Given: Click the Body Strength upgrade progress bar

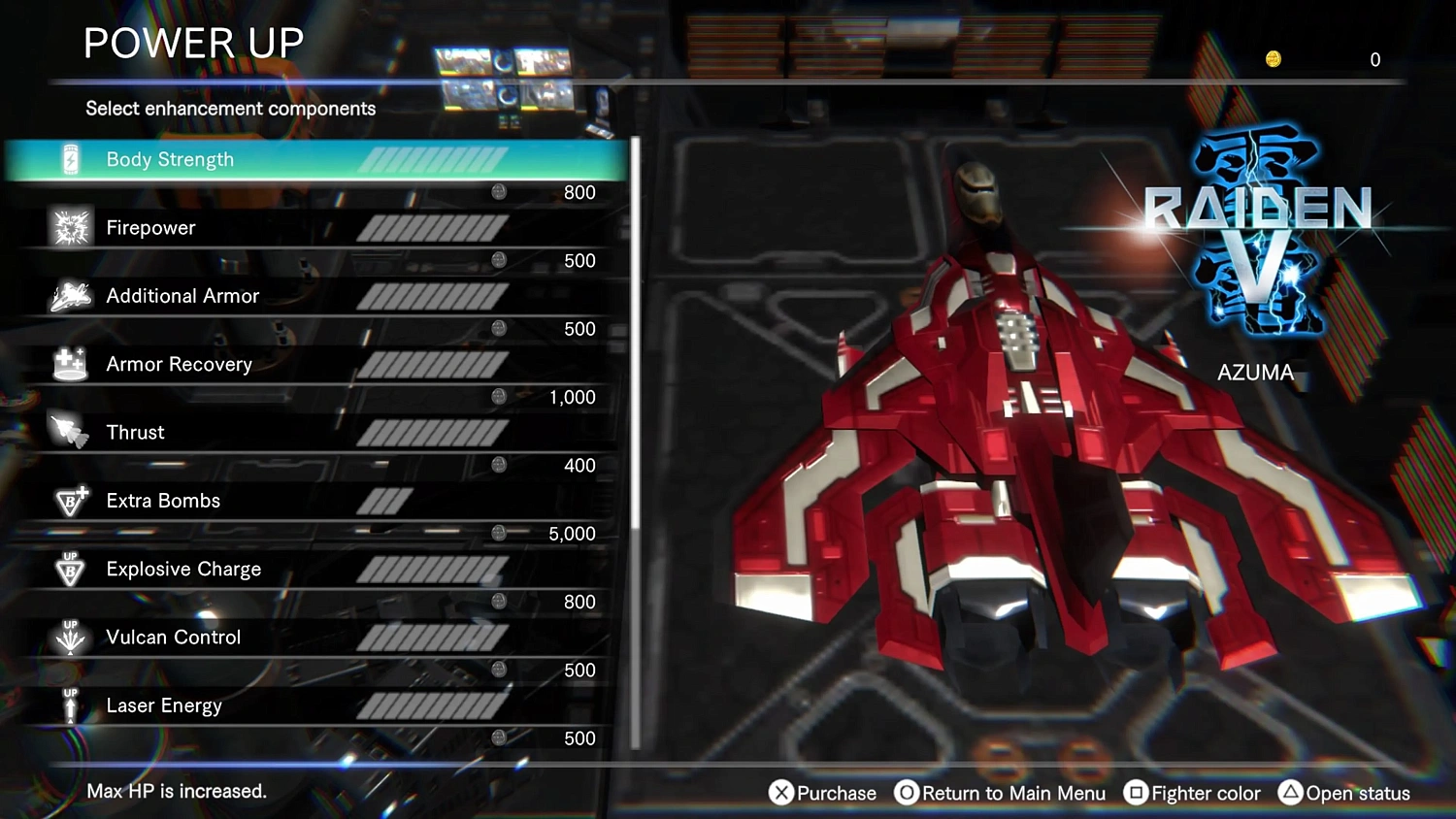Looking at the screenshot, I should (434, 158).
